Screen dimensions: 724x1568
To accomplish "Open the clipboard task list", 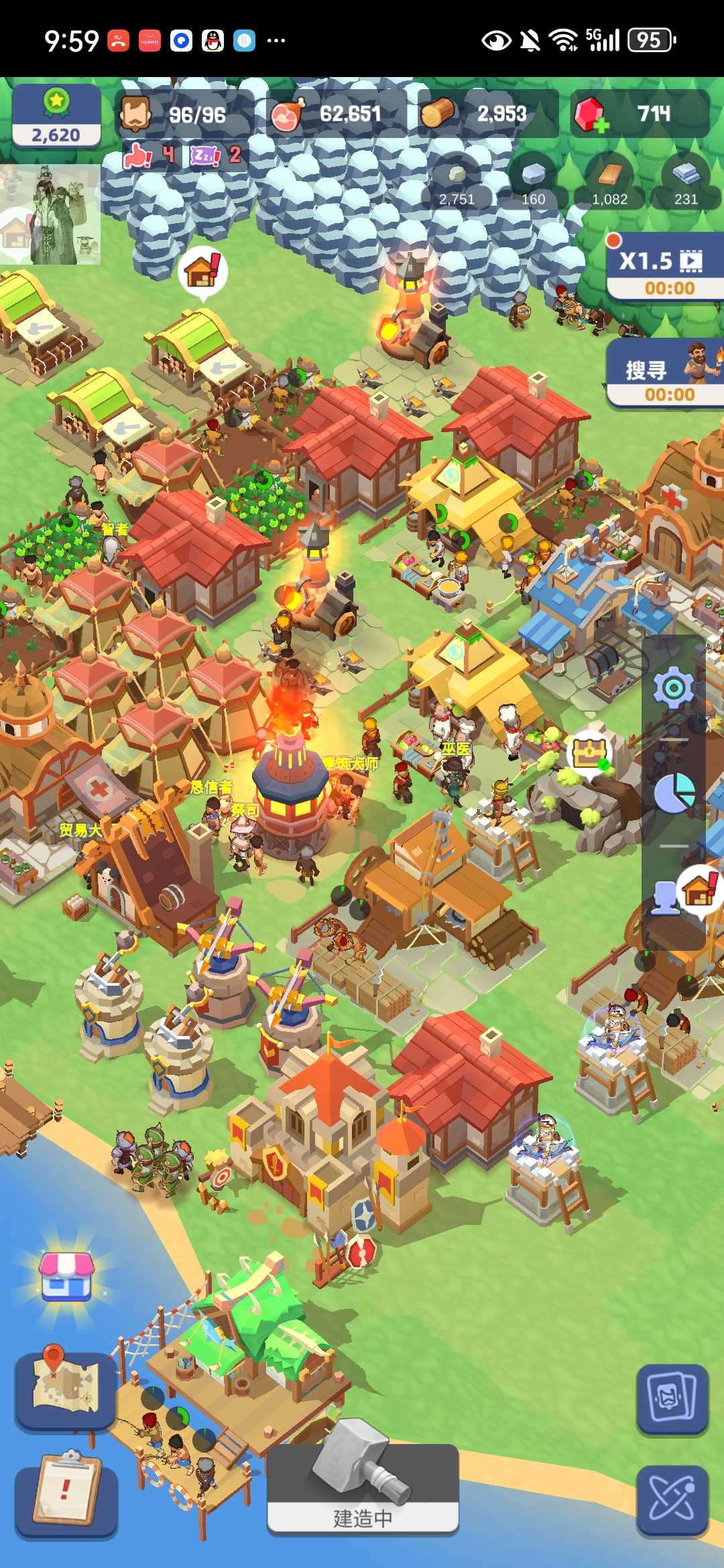I will [x=66, y=1492].
